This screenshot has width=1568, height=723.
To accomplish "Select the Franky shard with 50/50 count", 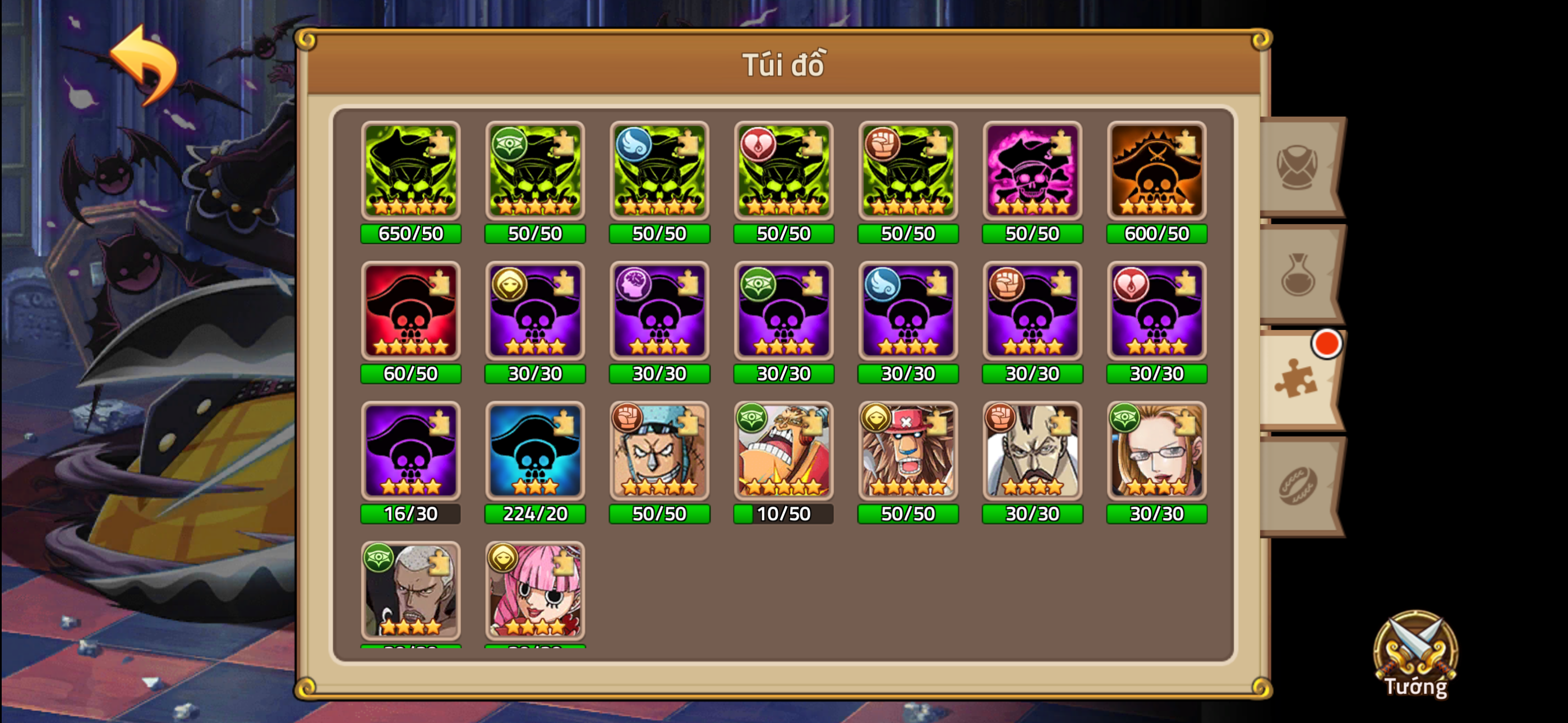I will tap(659, 453).
